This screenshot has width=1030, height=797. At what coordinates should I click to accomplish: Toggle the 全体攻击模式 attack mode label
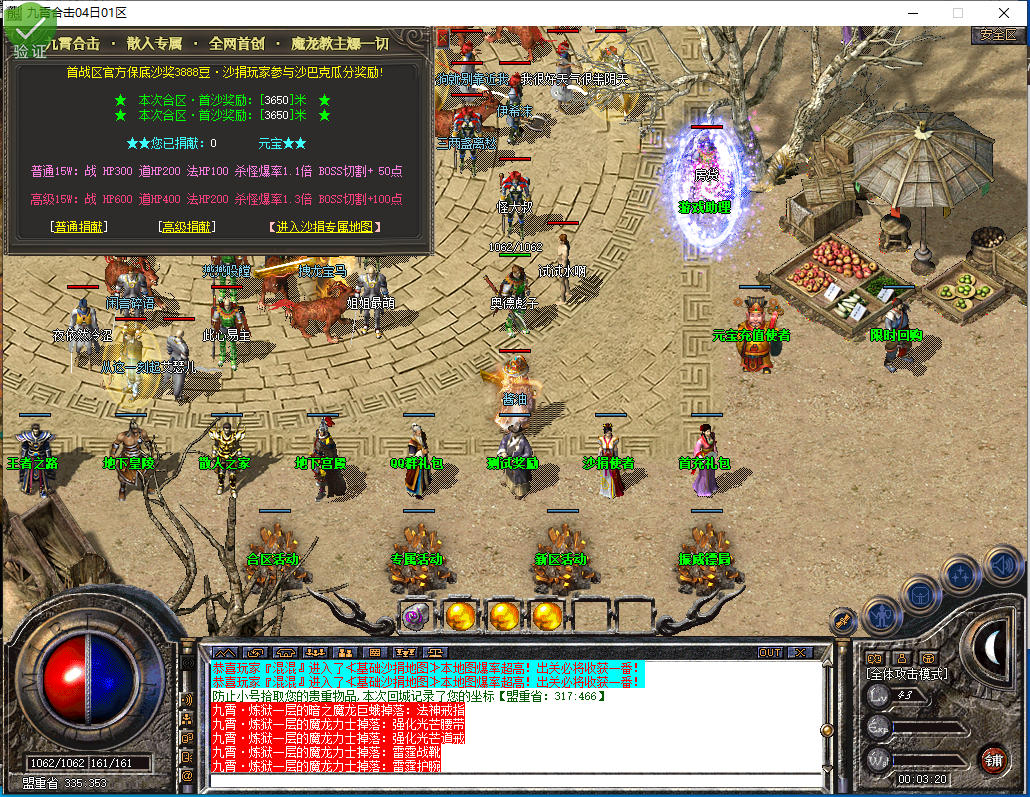(x=907, y=674)
